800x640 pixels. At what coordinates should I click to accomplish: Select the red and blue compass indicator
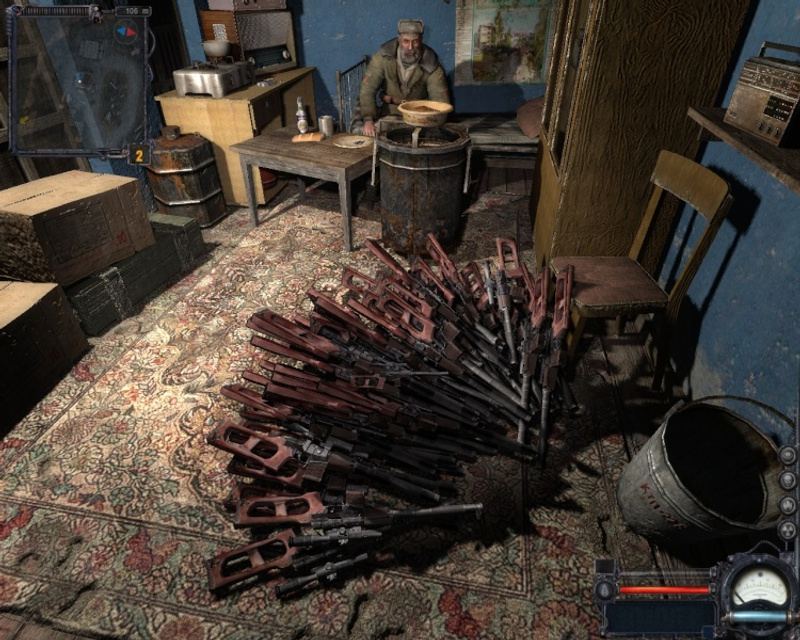coord(127,32)
